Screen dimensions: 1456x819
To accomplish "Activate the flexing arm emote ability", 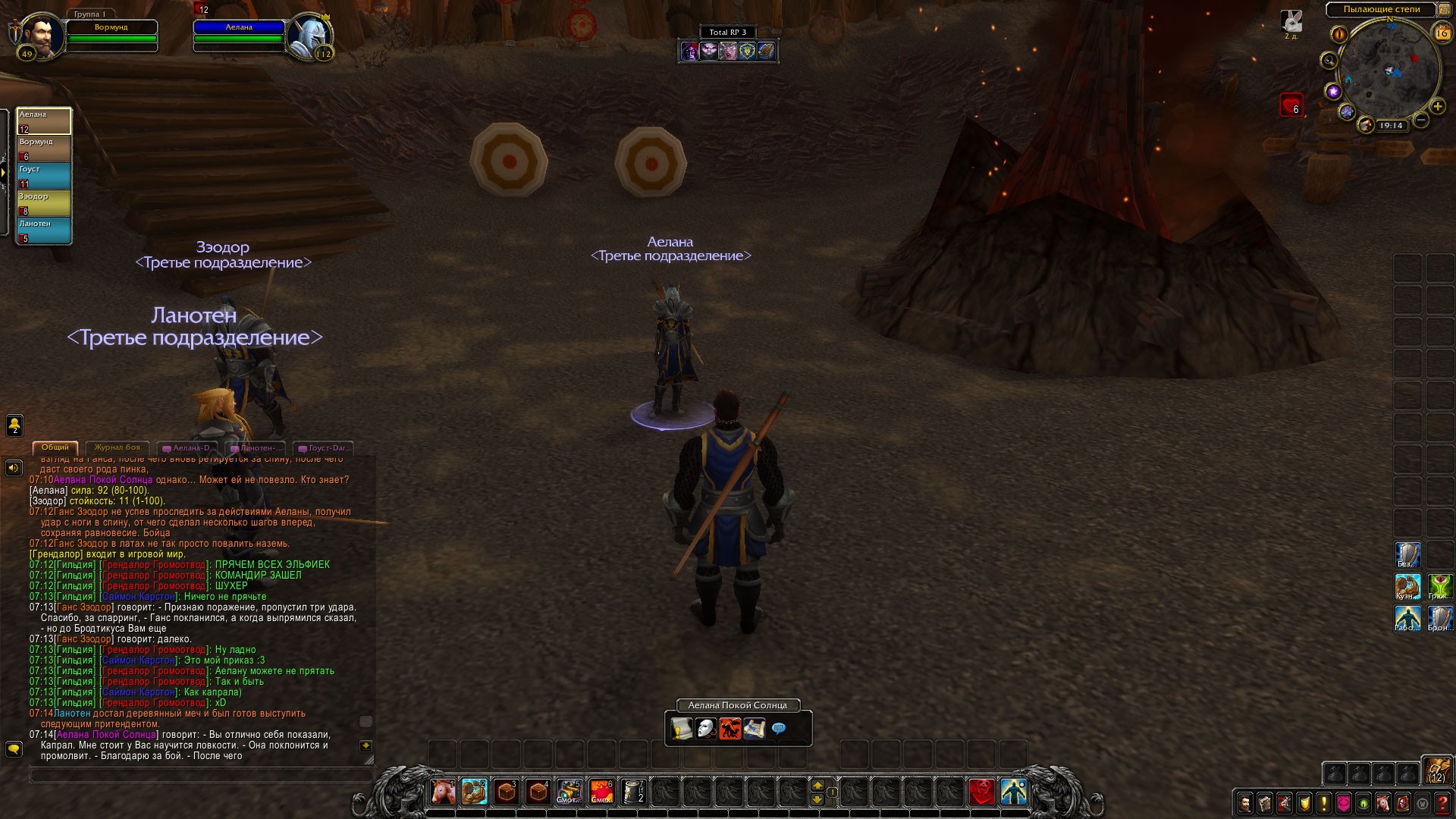I will click(x=475, y=792).
